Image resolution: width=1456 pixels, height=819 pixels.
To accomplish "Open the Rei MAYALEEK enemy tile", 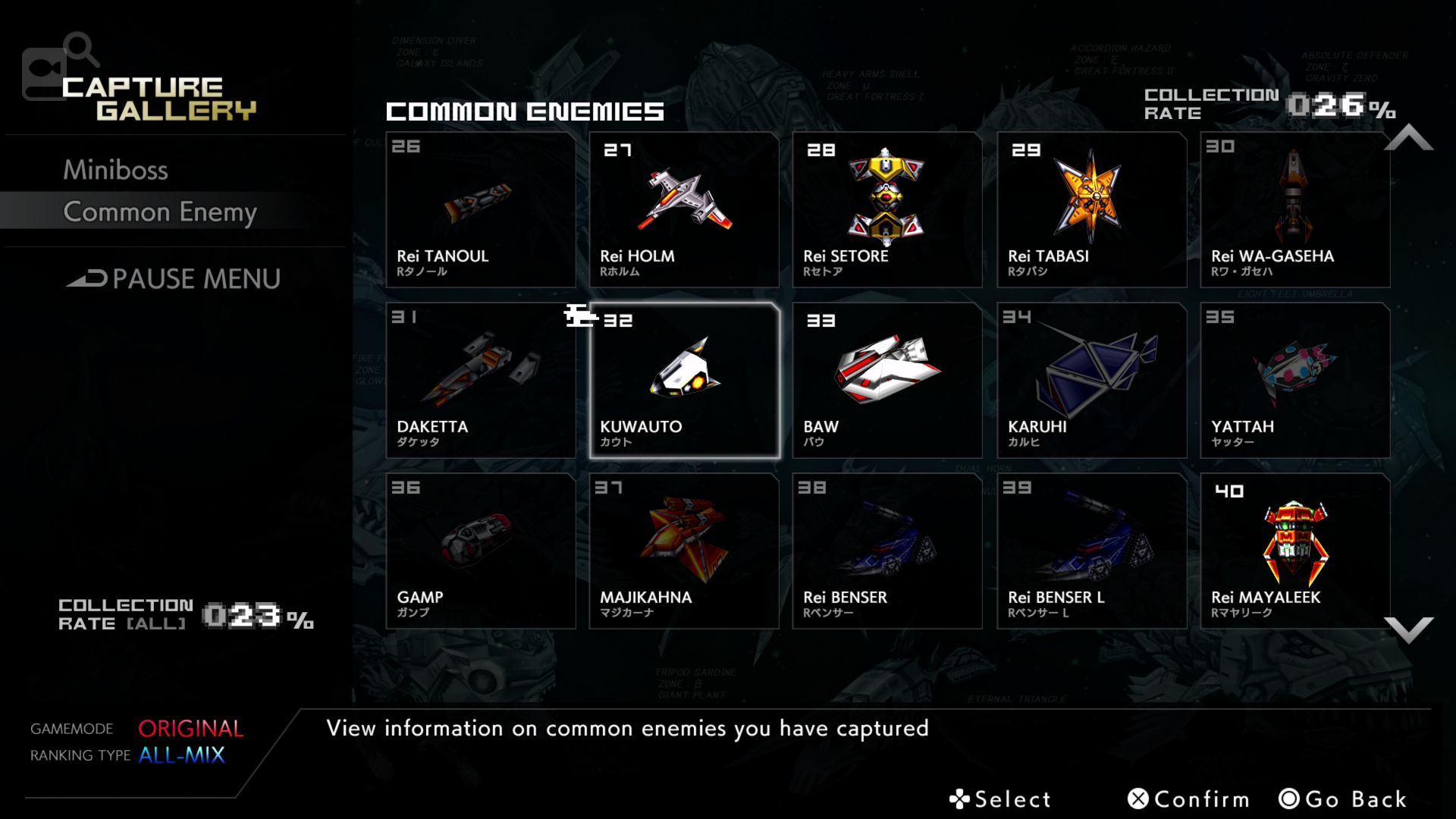I will [1294, 551].
